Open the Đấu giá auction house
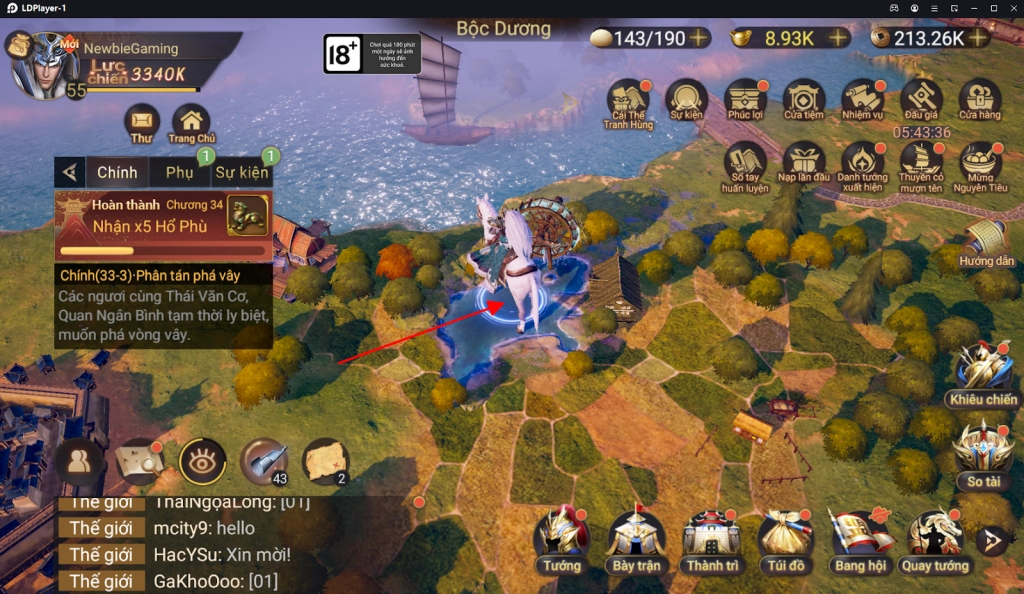The height and width of the screenshot is (594, 1024). 920,99
